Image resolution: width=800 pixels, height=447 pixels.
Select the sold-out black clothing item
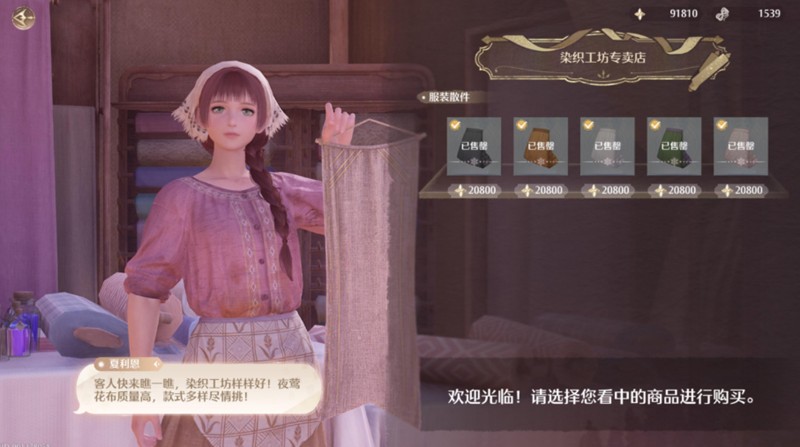click(x=474, y=146)
